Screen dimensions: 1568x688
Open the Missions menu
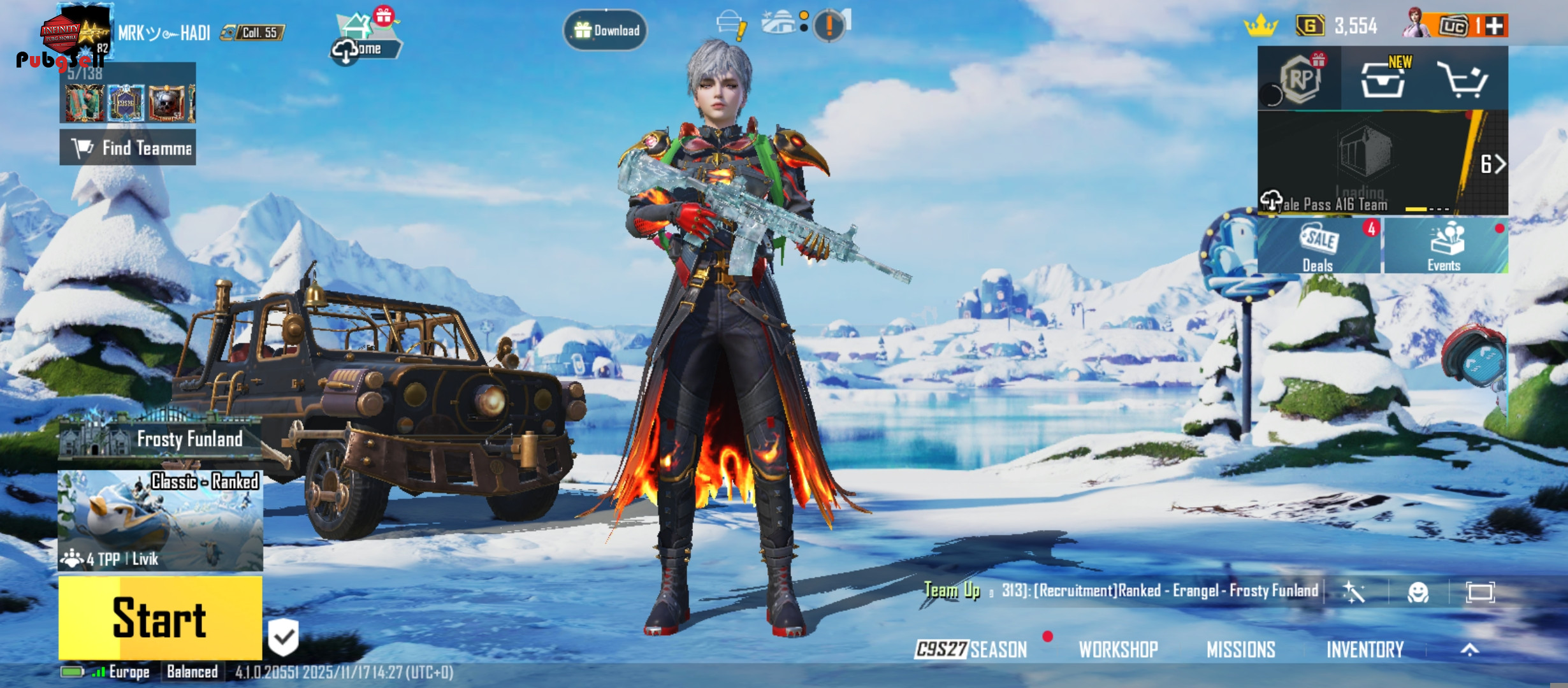[x=1240, y=649]
